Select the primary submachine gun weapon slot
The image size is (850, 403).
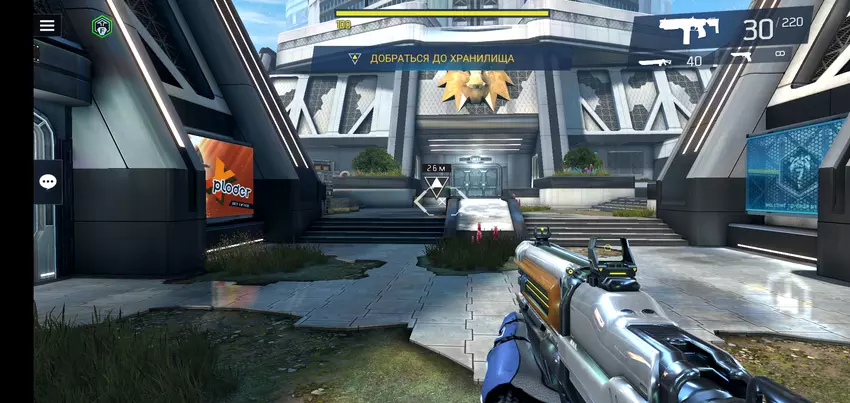[720, 31]
